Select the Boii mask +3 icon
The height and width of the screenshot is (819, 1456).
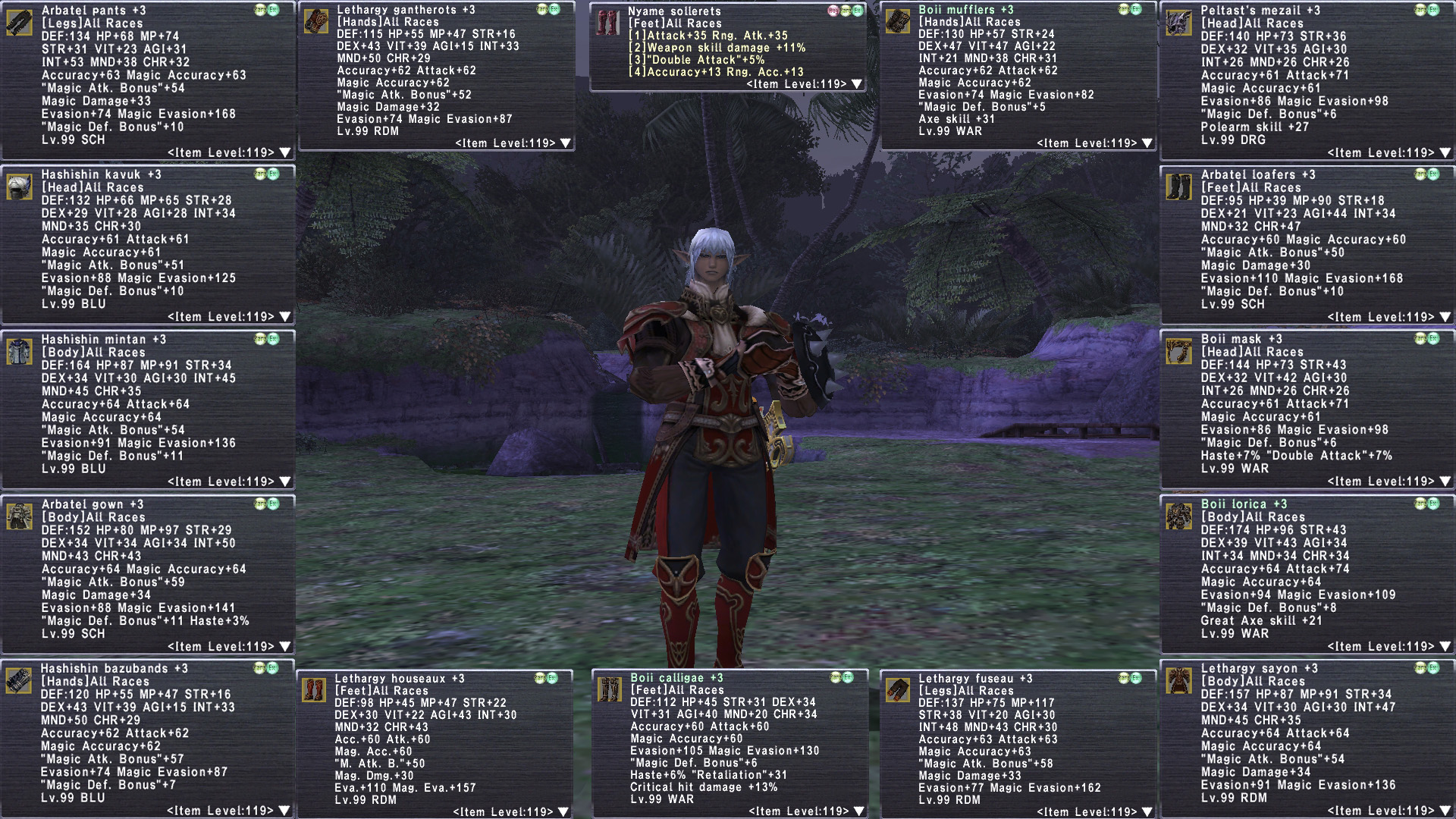click(x=1178, y=351)
